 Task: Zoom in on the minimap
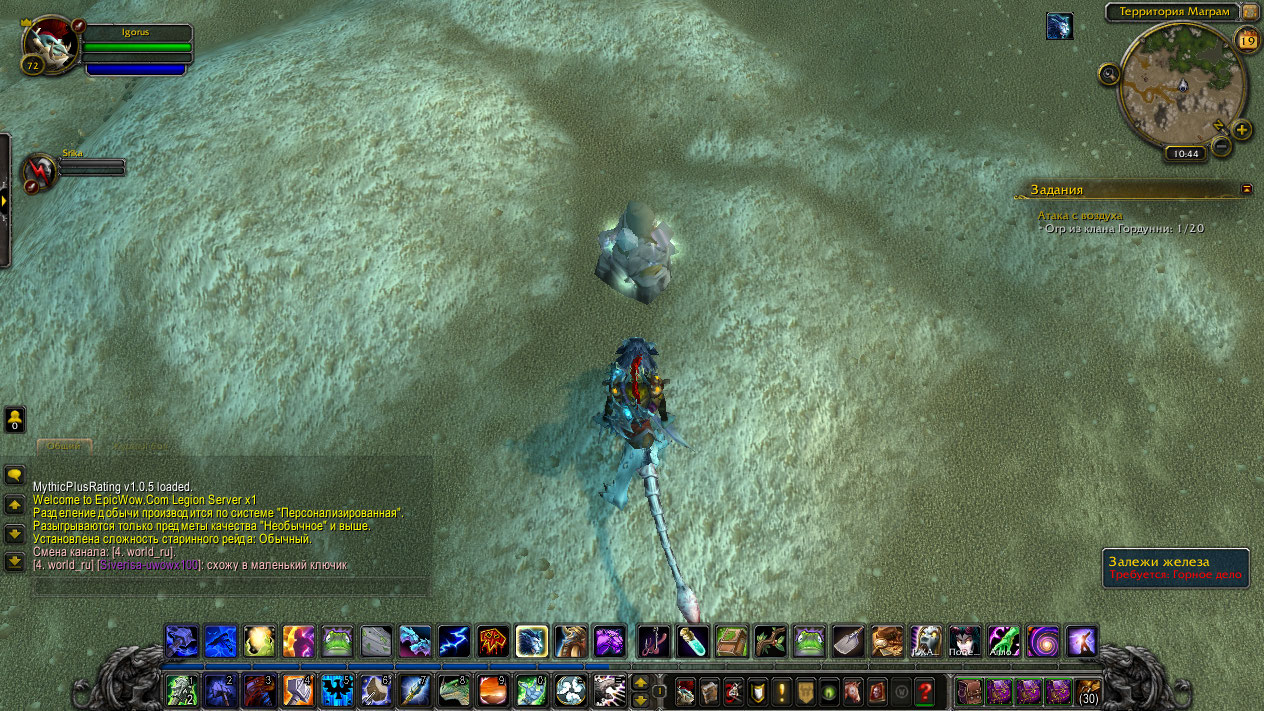pyautogui.click(x=1242, y=130)
